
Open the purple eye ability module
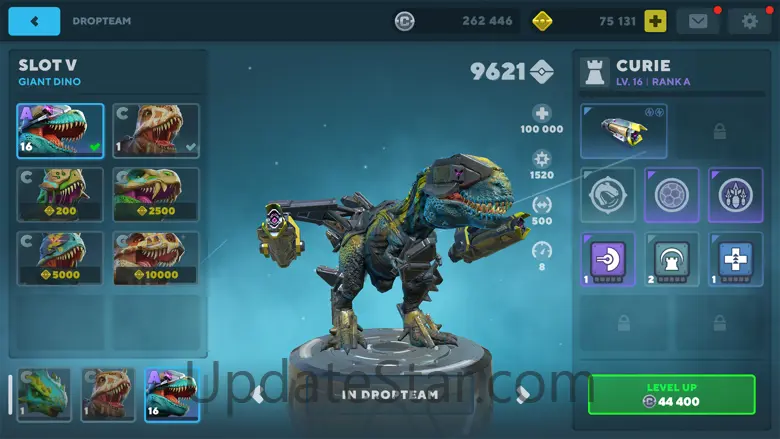(735, 194)
